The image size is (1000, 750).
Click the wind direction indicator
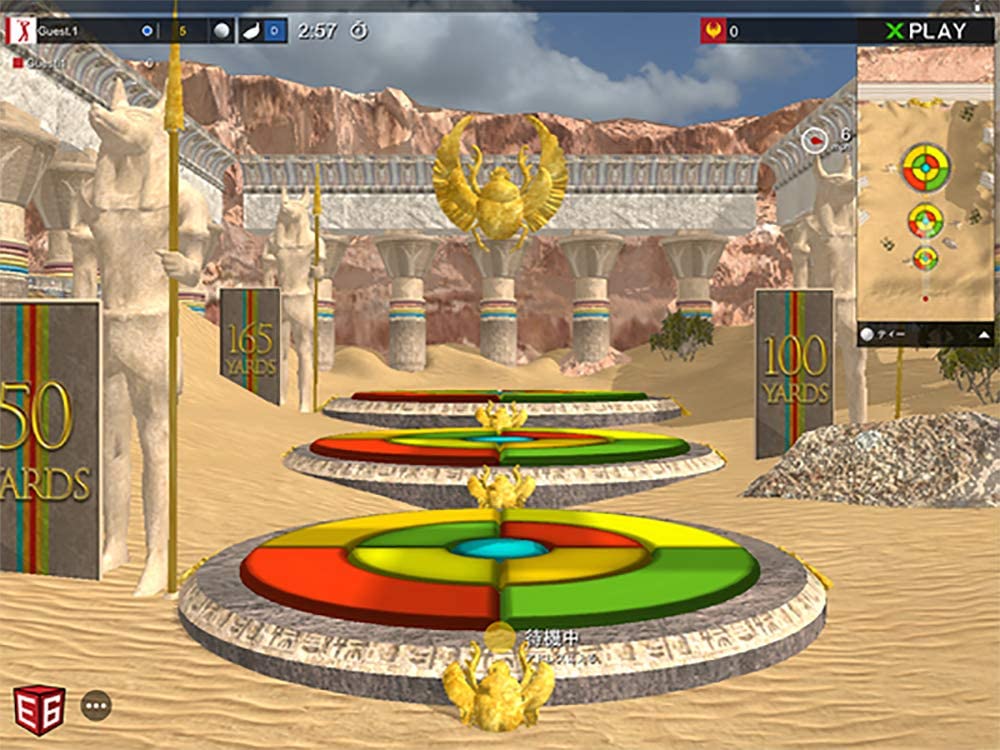coord(815,141)
